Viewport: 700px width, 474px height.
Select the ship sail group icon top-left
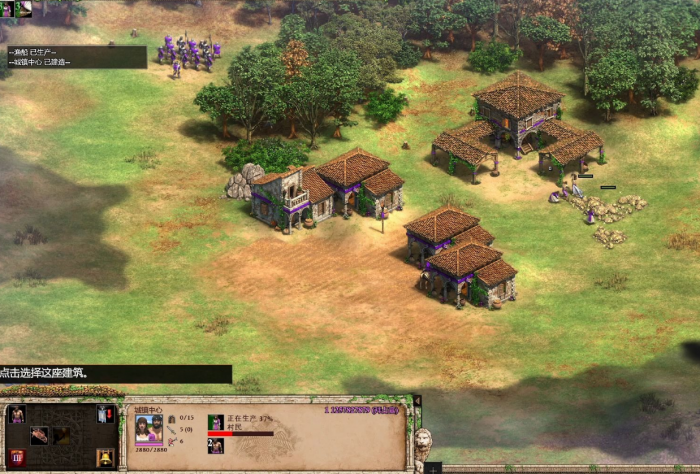click(x=23, y=9)
